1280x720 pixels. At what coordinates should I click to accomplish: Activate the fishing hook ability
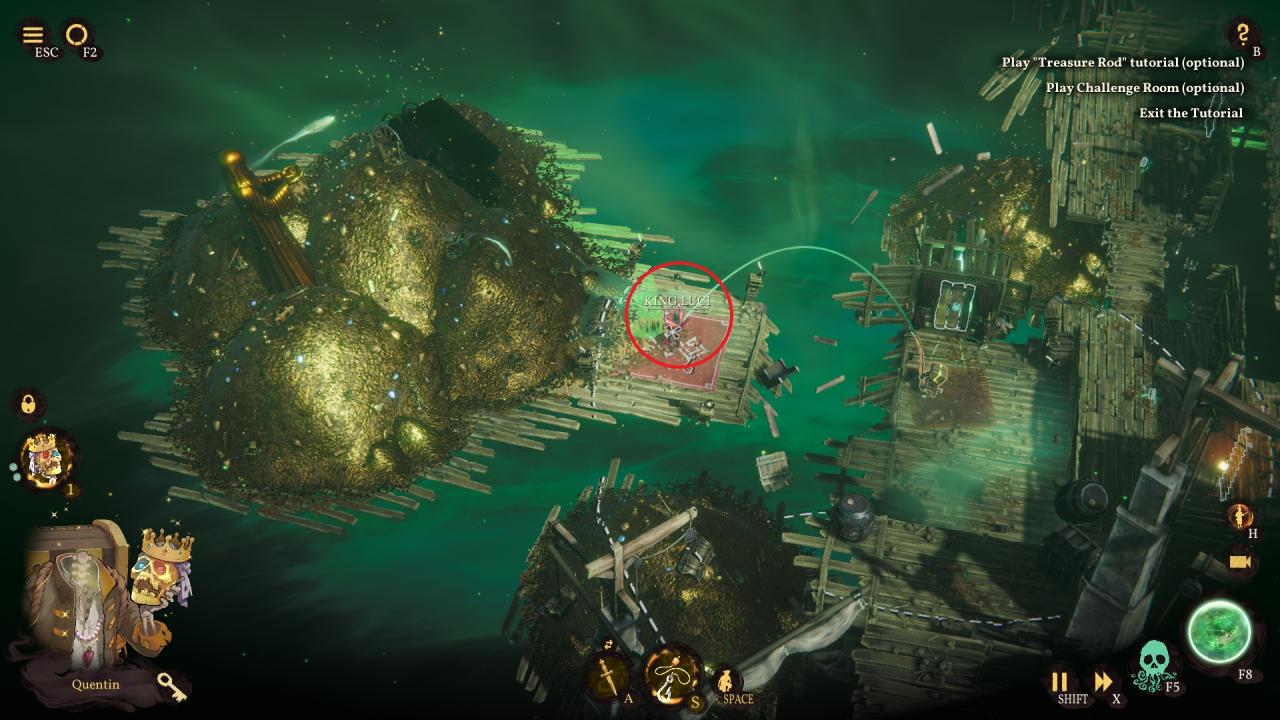[x=672, y=675]
